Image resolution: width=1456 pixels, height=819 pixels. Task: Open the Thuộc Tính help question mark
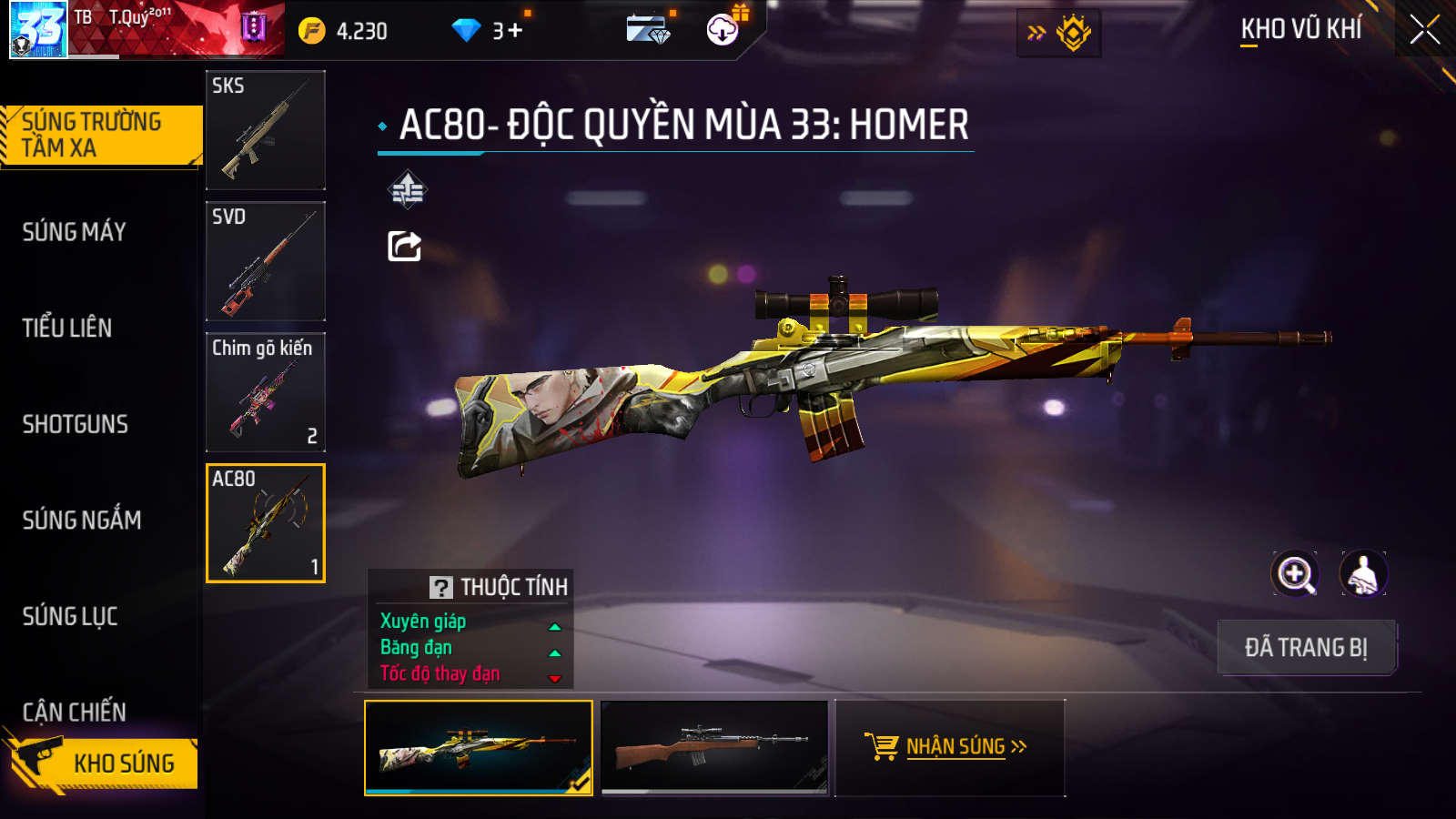point(441,587)
